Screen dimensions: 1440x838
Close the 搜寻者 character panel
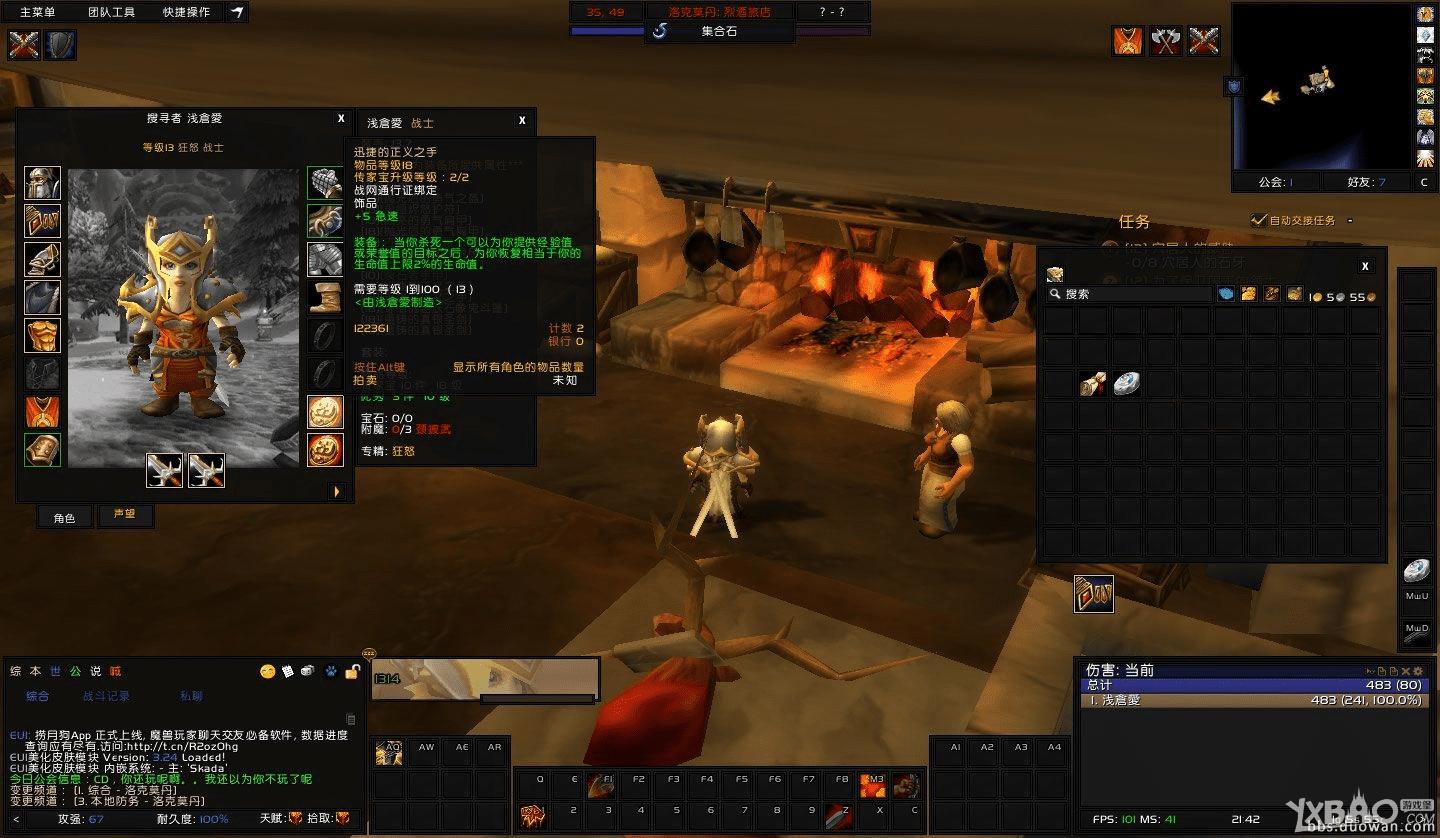(341, 118)
